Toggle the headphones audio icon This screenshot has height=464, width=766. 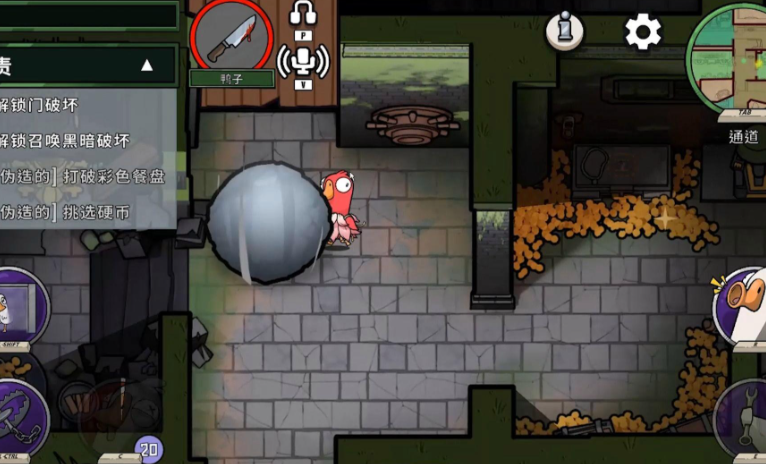pyautogui.click(x=303, y=14)
